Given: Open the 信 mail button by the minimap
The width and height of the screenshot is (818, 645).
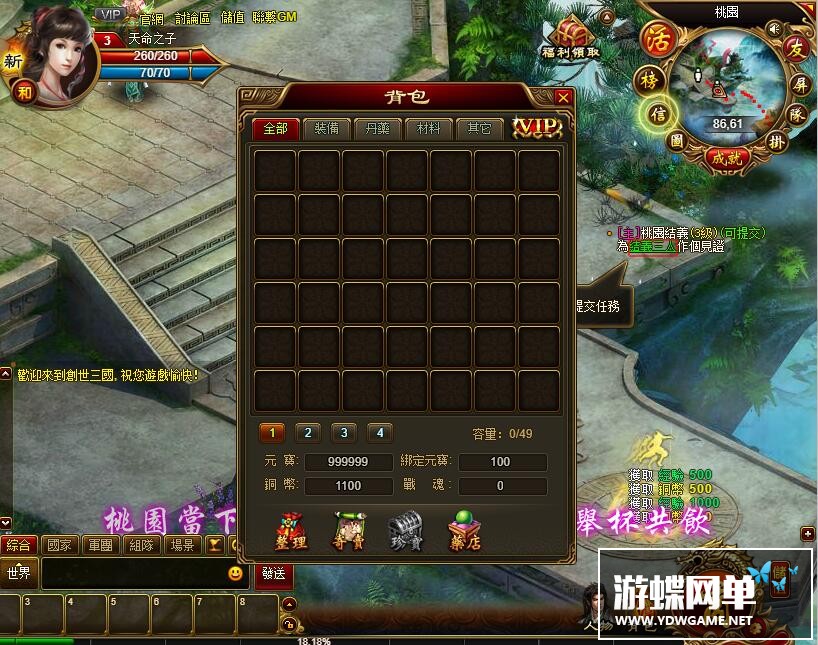Looking at the screenshot, I should (x=657, y=112).
